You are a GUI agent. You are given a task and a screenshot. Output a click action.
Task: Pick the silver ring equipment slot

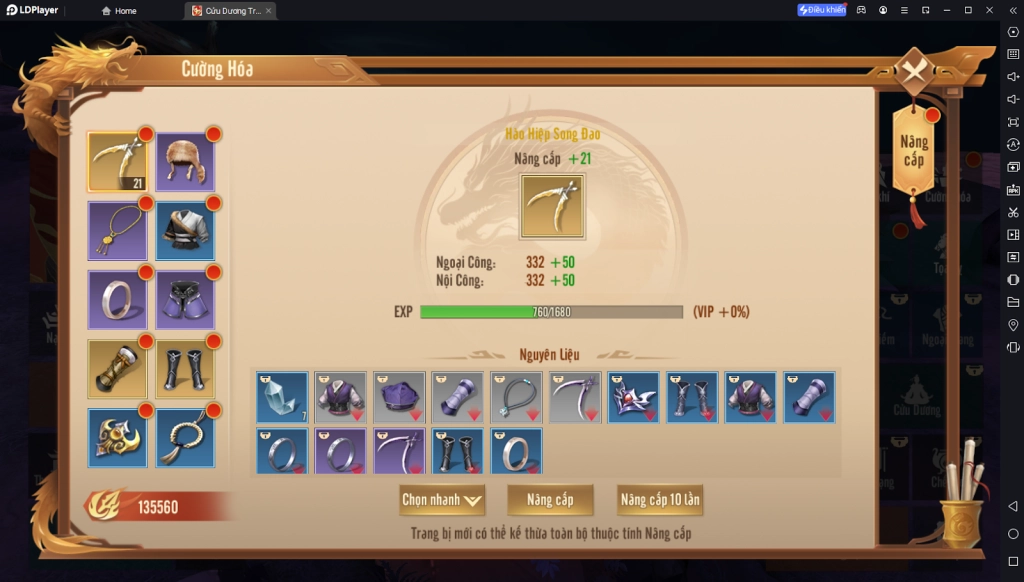coord(117,299)
